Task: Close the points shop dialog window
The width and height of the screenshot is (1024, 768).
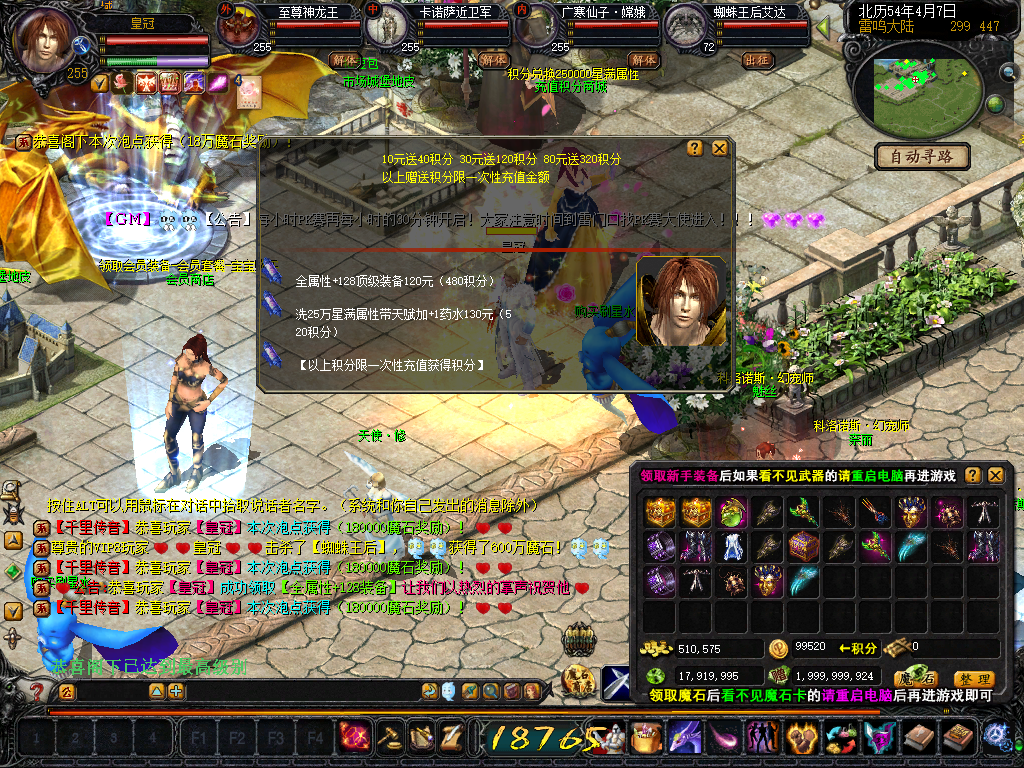Action: 720,148
